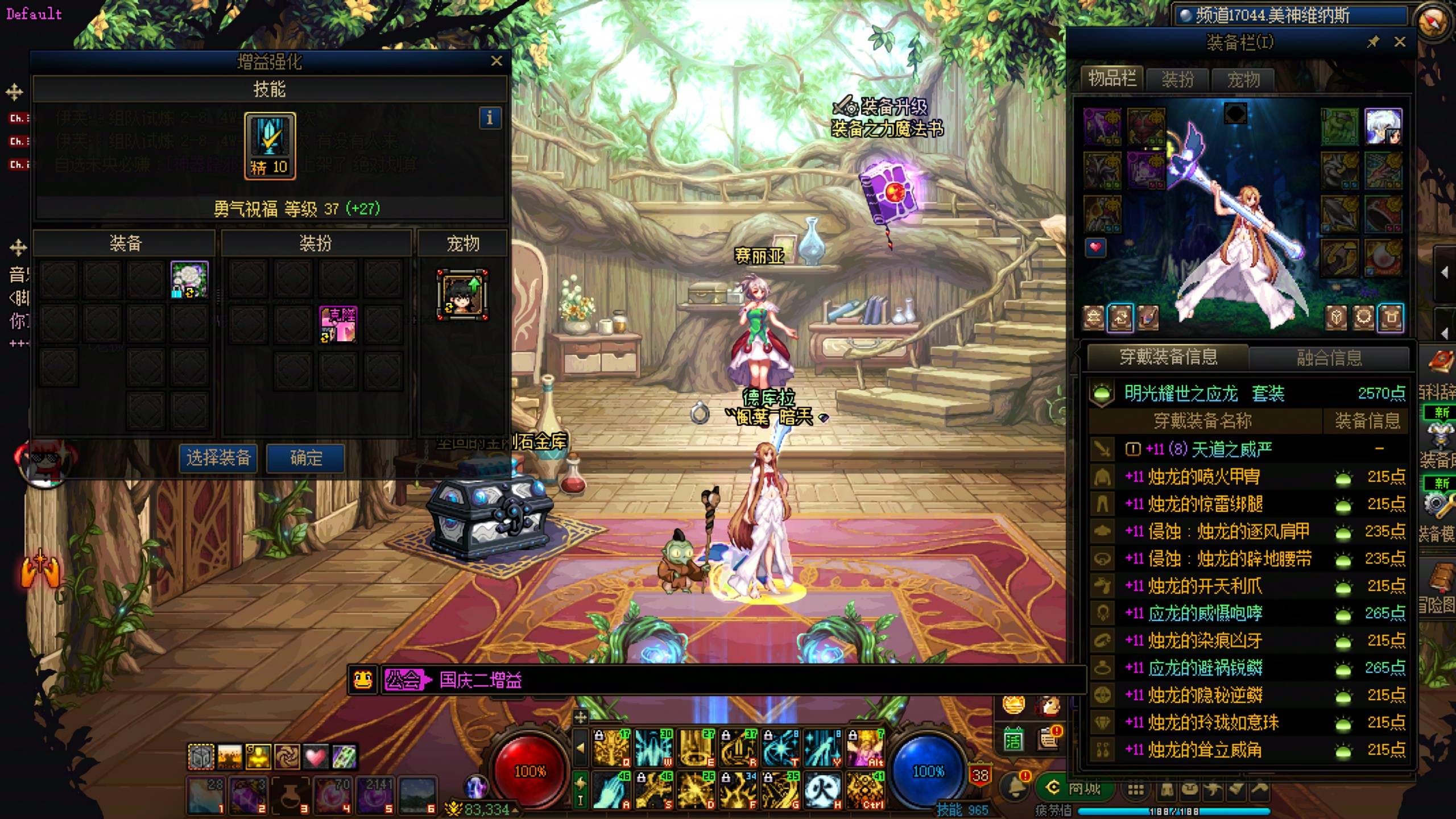Switch to the 装扮 costume tab
The image size is (1456, 819).
click(1177, 80)
